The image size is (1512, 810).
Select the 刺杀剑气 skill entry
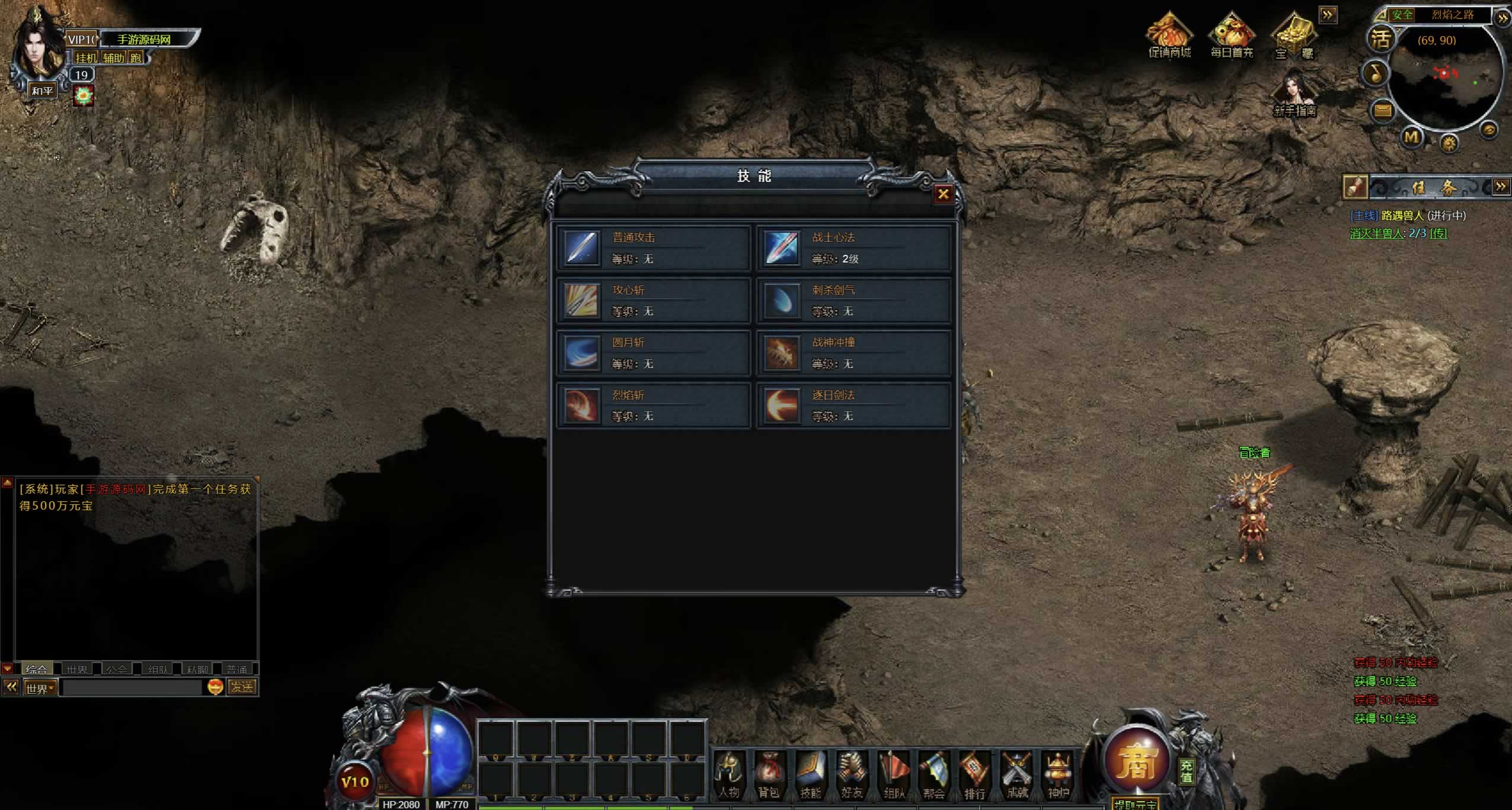point(854,300)
